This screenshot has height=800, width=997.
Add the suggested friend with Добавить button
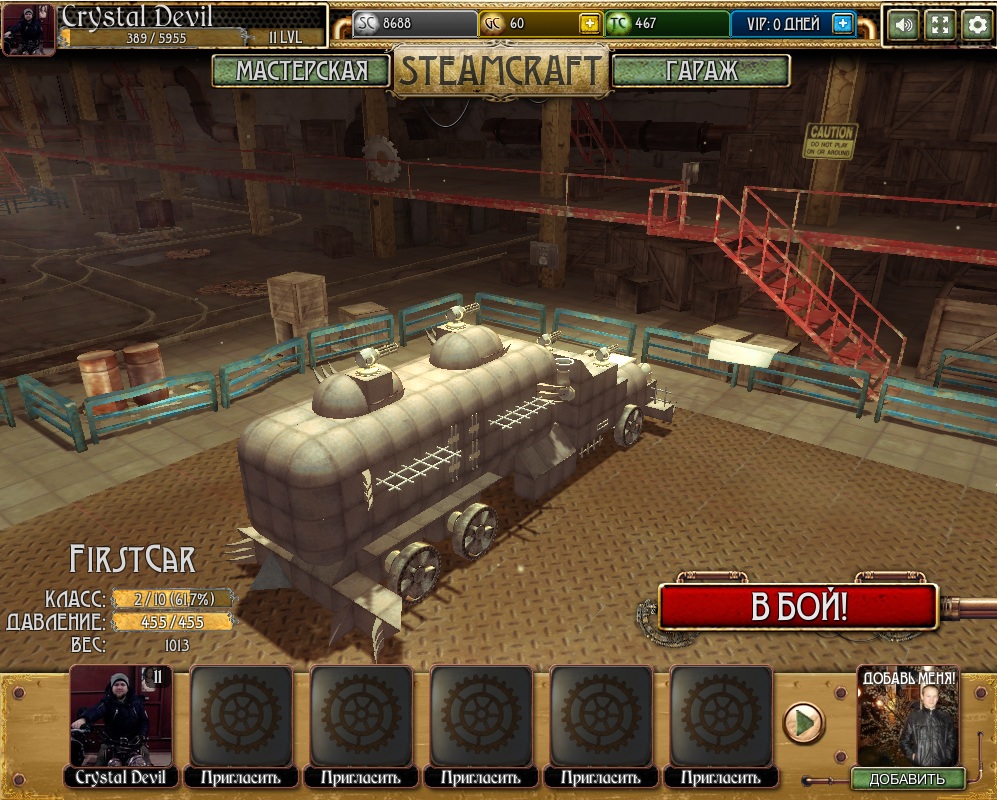(907, 779)
